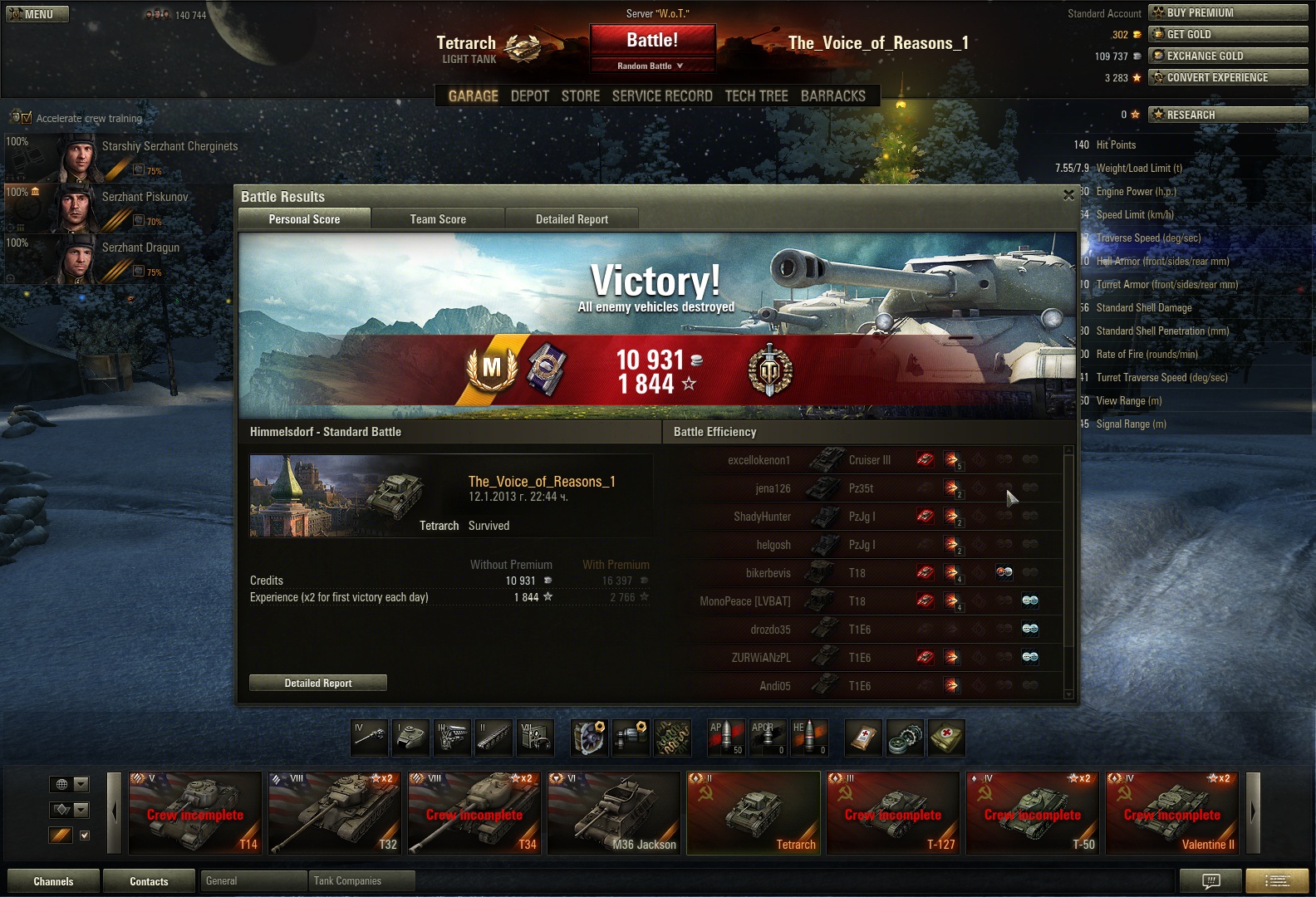The image size is (1316, 897).
Task: Open the MENU button
Action: pos(37,14)
